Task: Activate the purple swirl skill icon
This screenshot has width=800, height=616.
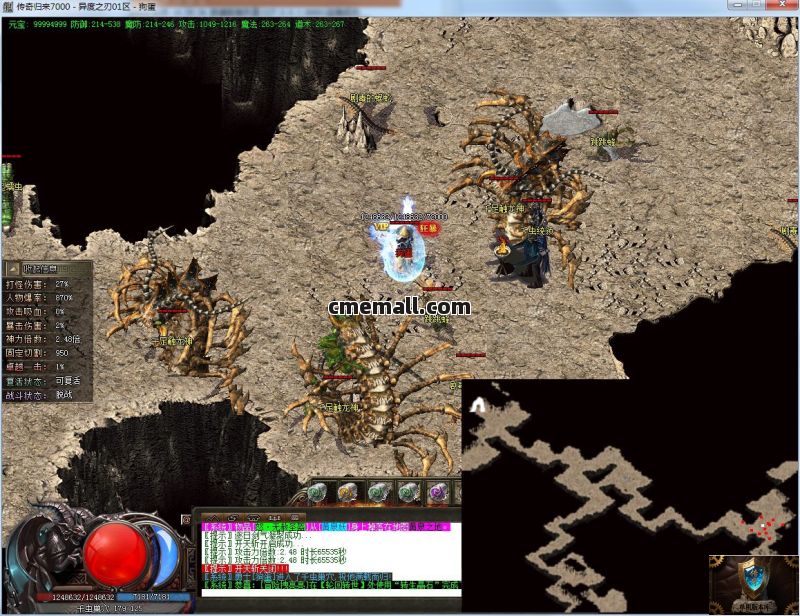Action: [x=437, y=492]
